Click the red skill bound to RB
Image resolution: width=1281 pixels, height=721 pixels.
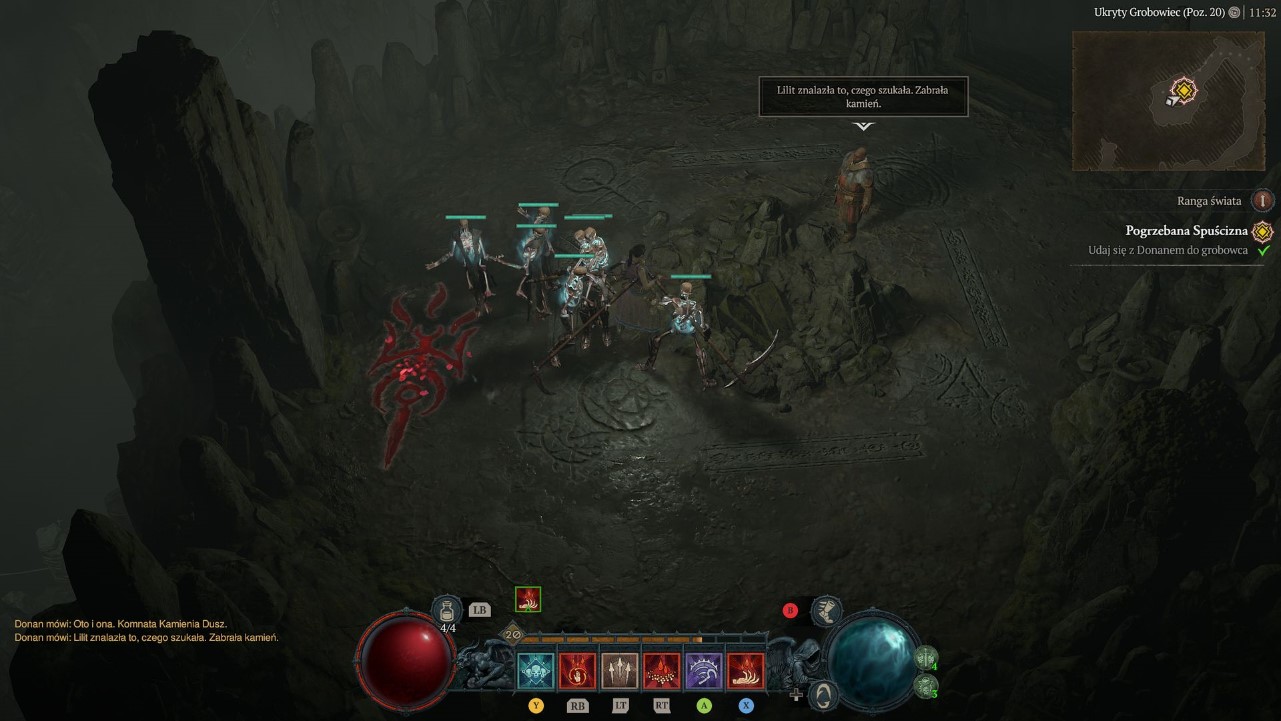coord(577,670)
